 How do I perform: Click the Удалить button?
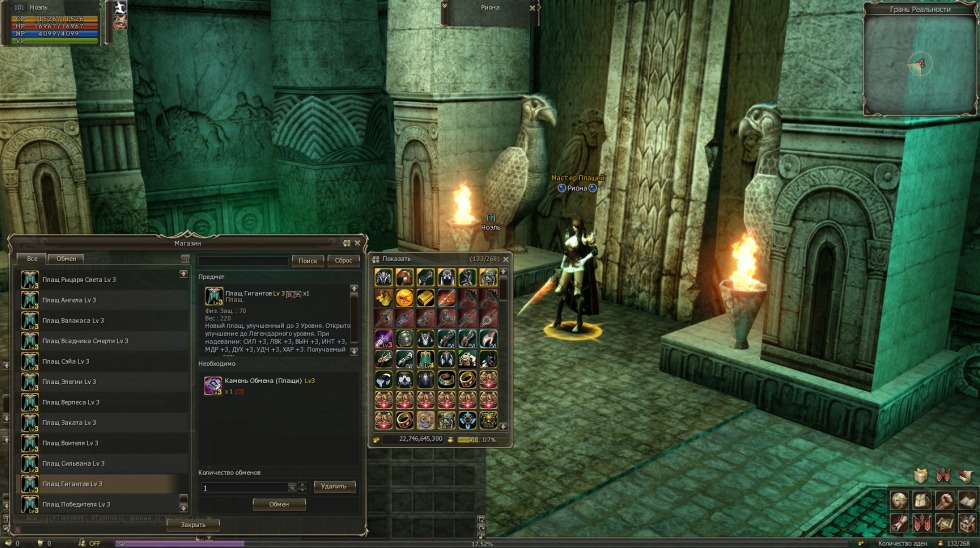pyautogui.click(x=334, y=486)
